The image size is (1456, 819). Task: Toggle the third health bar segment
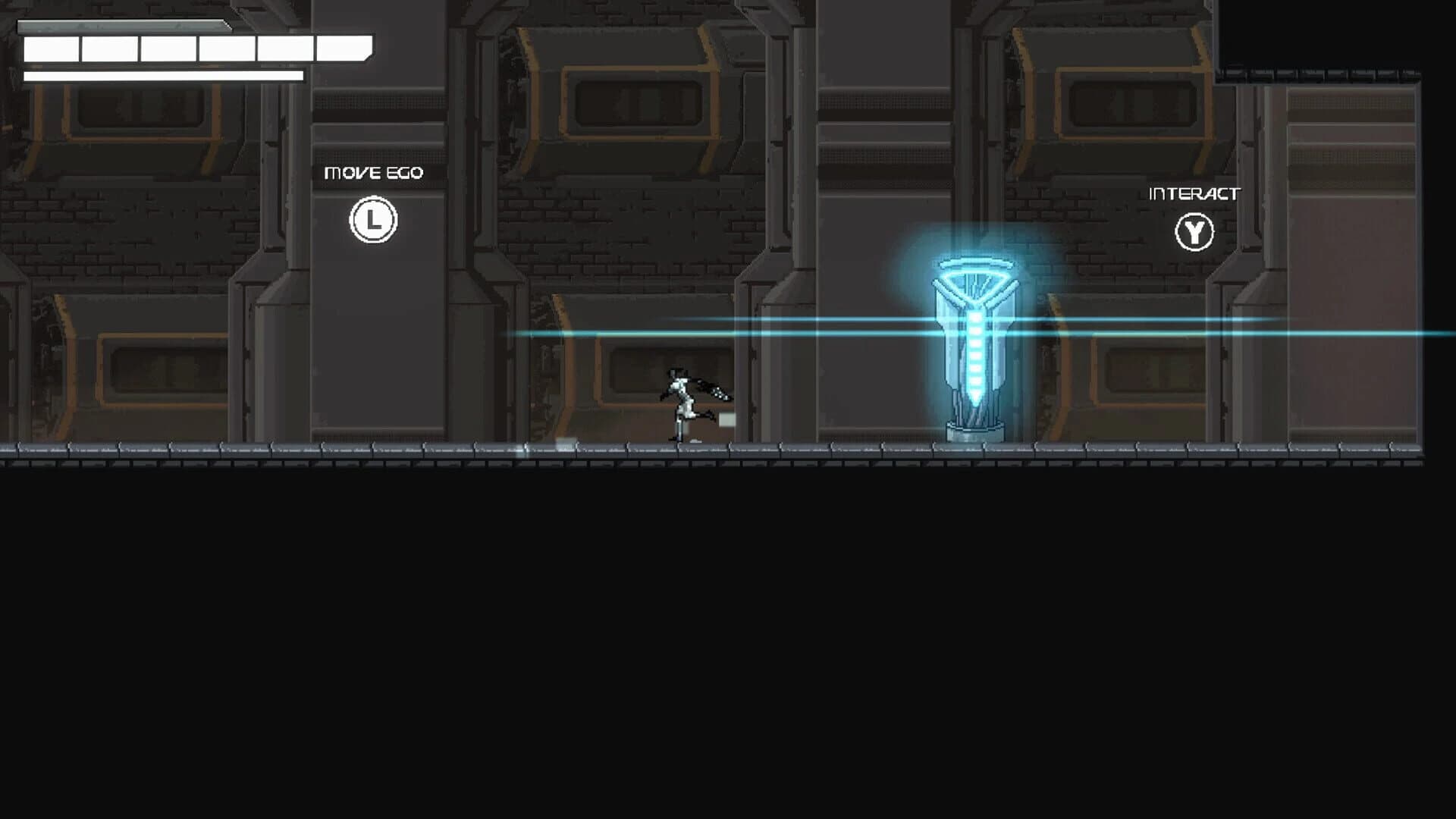pos(168,49)
